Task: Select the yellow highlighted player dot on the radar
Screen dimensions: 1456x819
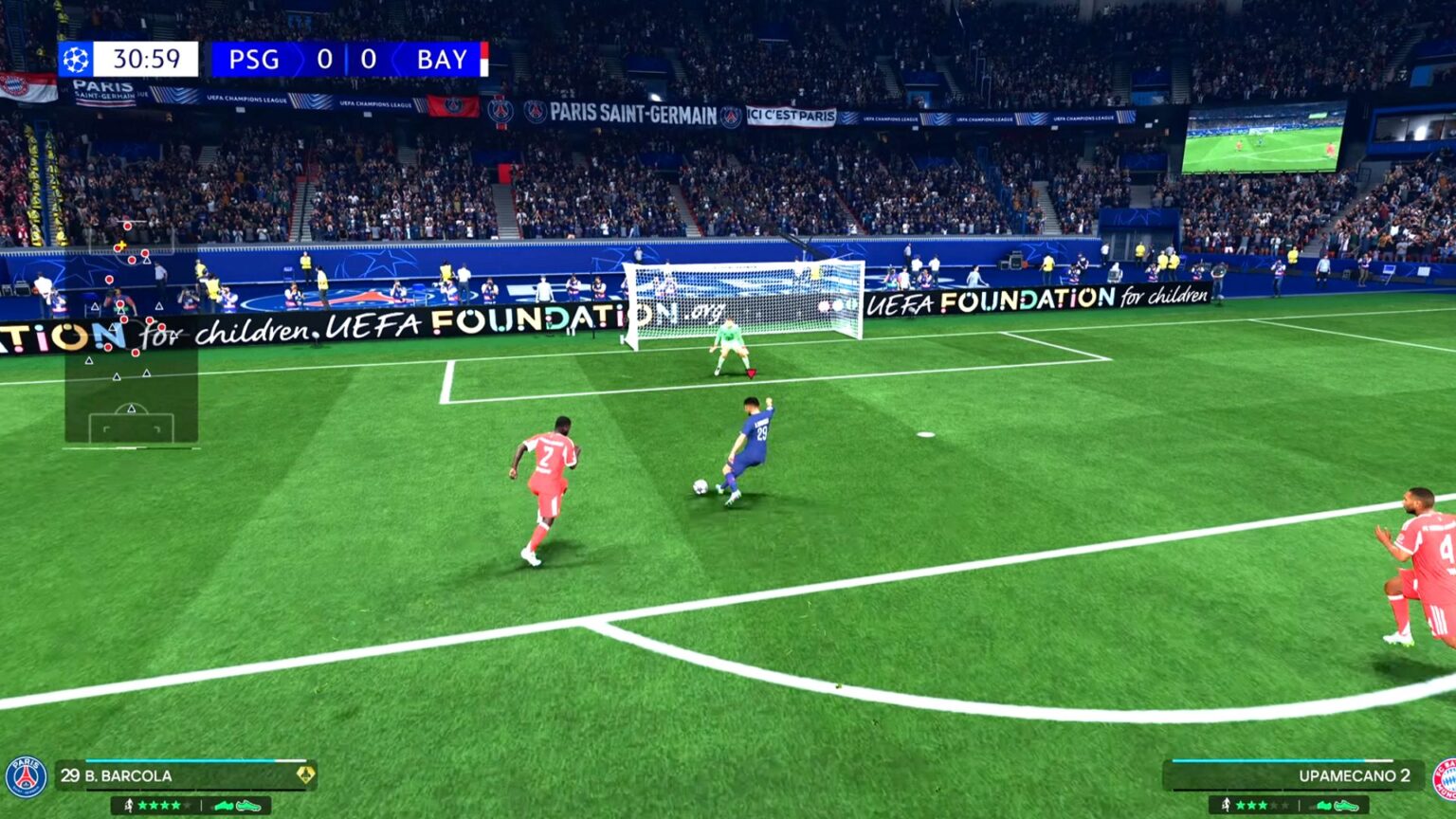Action: (x=120, y=246)
